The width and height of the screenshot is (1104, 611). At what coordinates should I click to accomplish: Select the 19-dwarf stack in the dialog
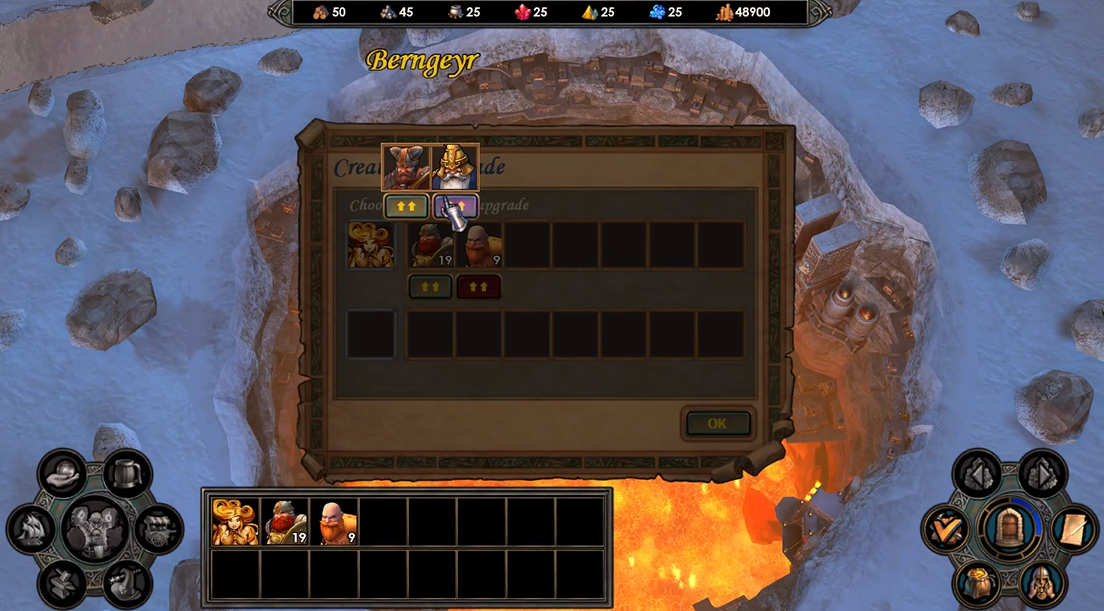[x=431, y=245]
